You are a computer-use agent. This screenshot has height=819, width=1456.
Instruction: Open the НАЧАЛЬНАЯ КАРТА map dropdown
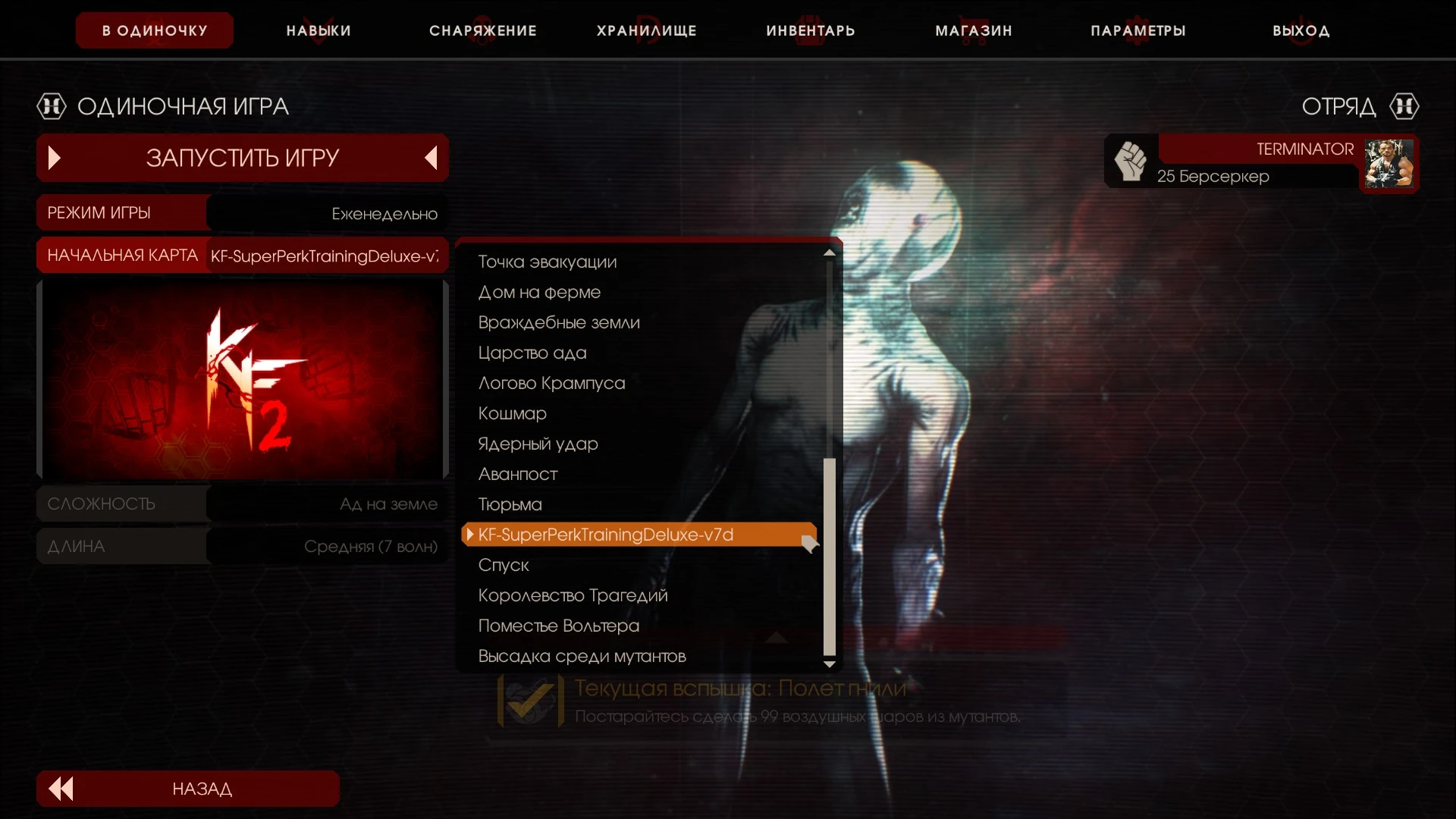pos(326,255)
